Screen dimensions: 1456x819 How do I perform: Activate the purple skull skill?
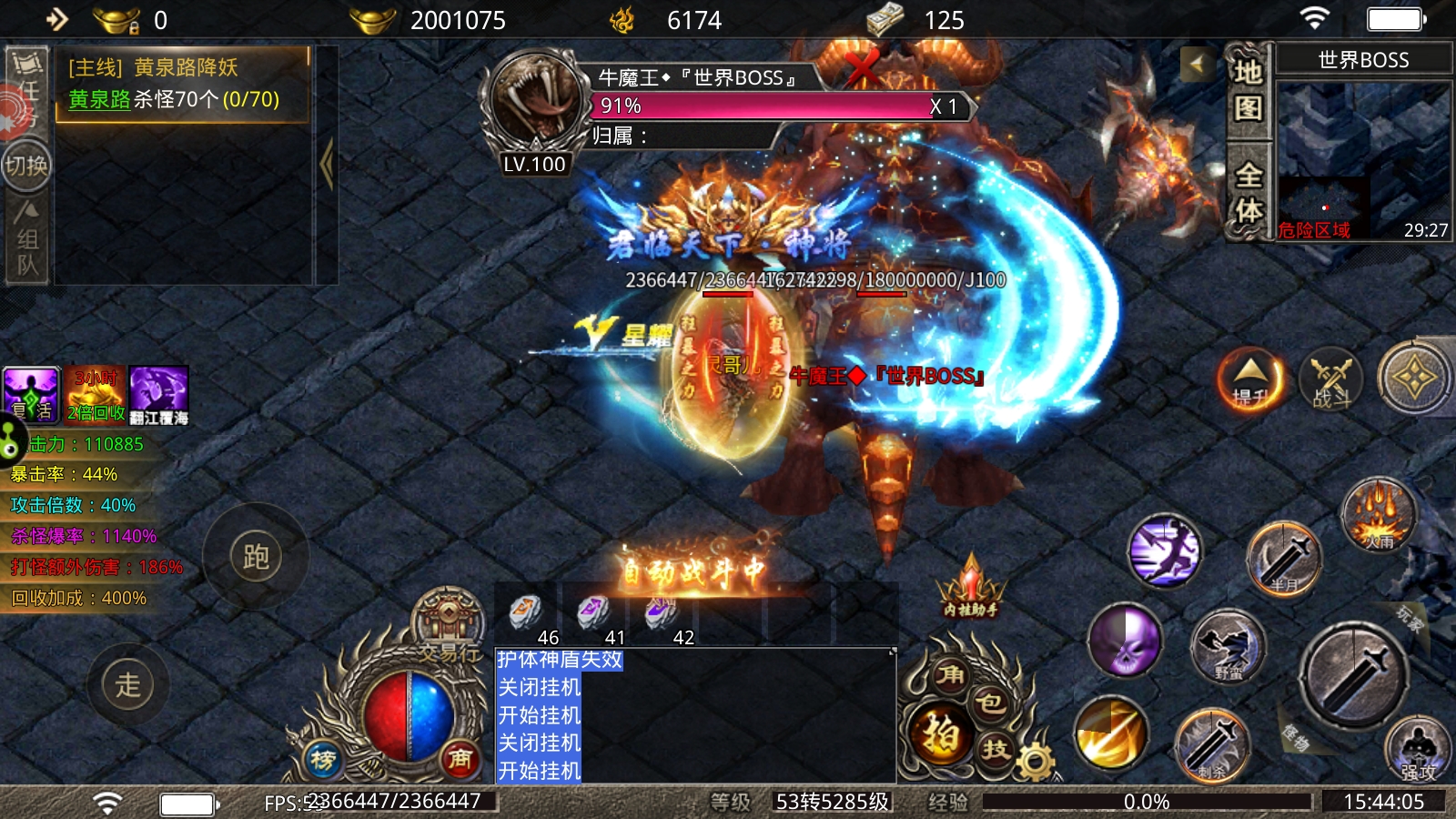point(1126,641)
